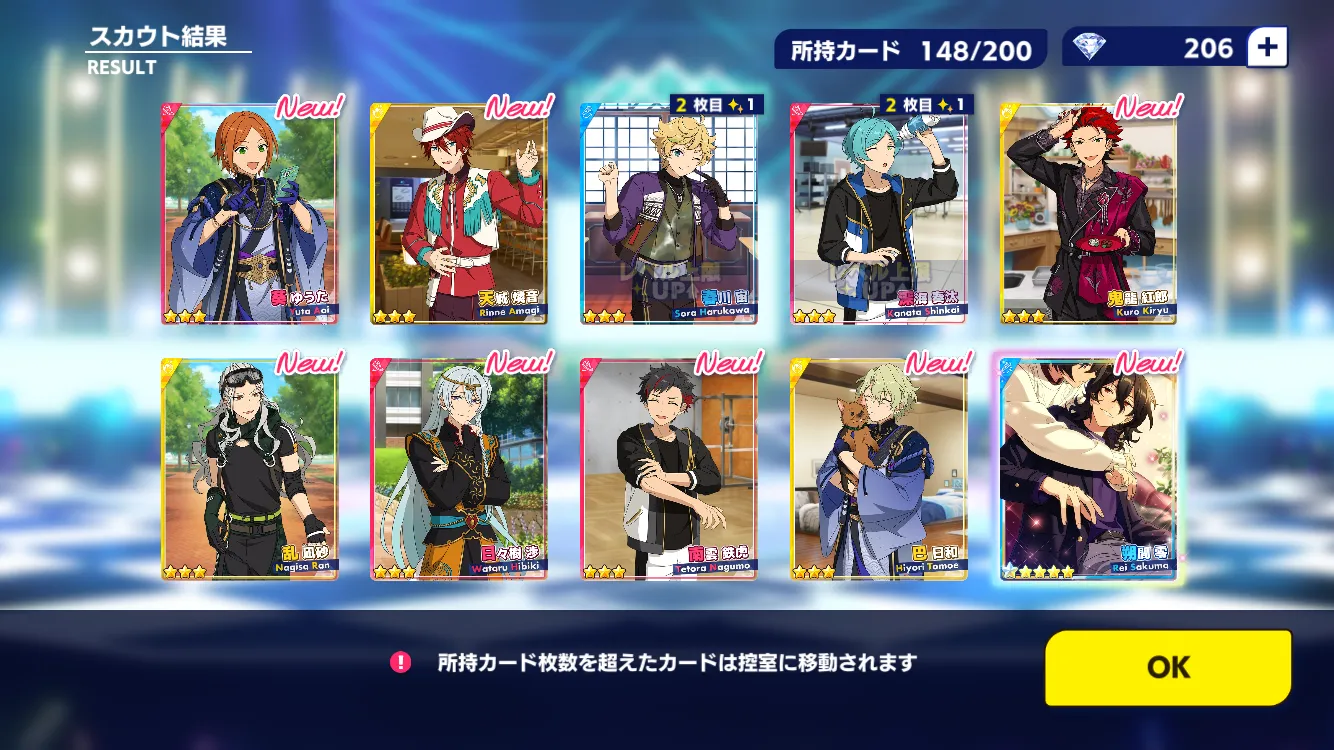Show the Wataru Hibiki card
Viewport: 1334px width, 750px height.
(x=459, y=469)
